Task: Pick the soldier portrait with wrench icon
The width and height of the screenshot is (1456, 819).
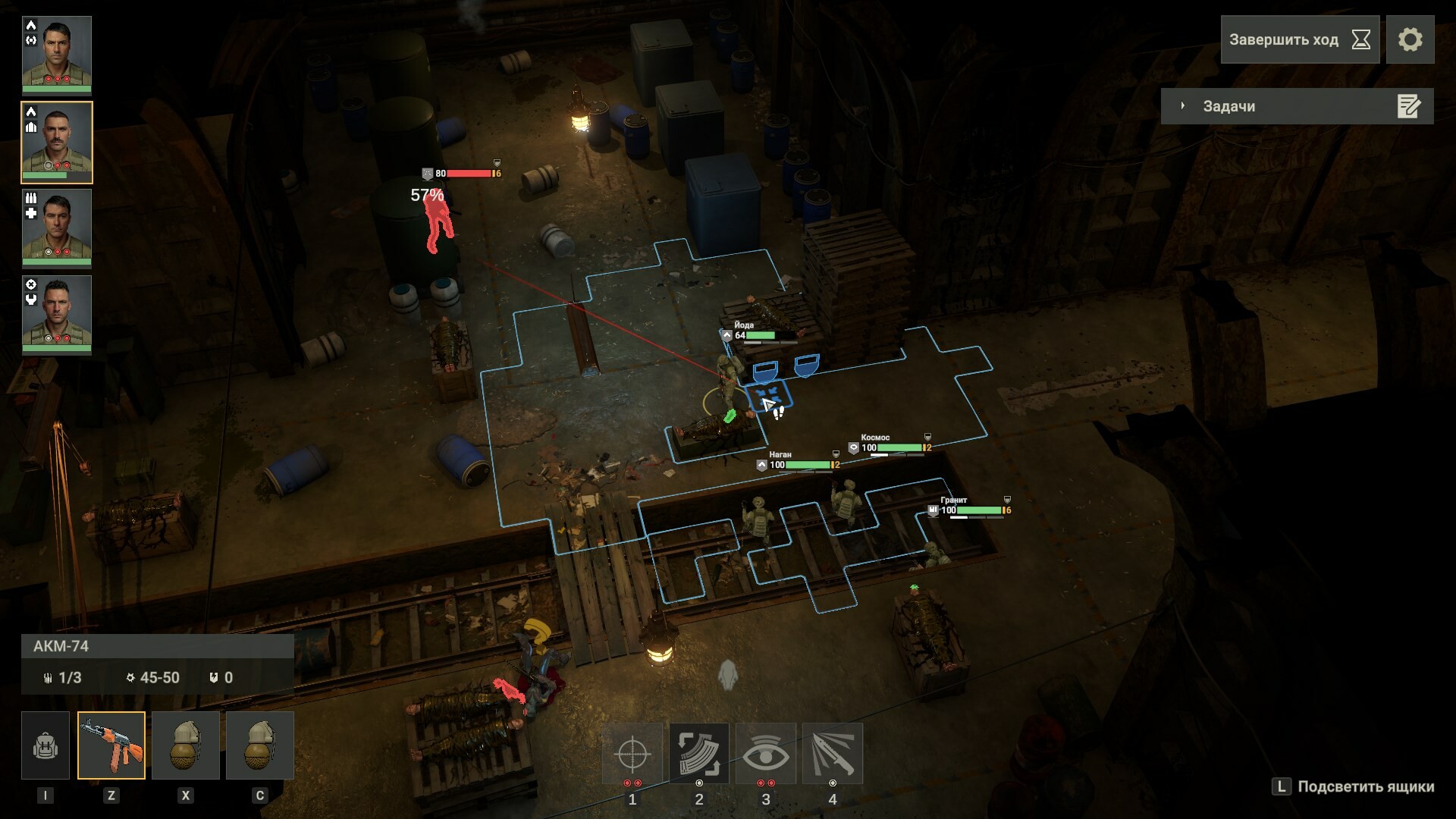Action: [57, 314]
